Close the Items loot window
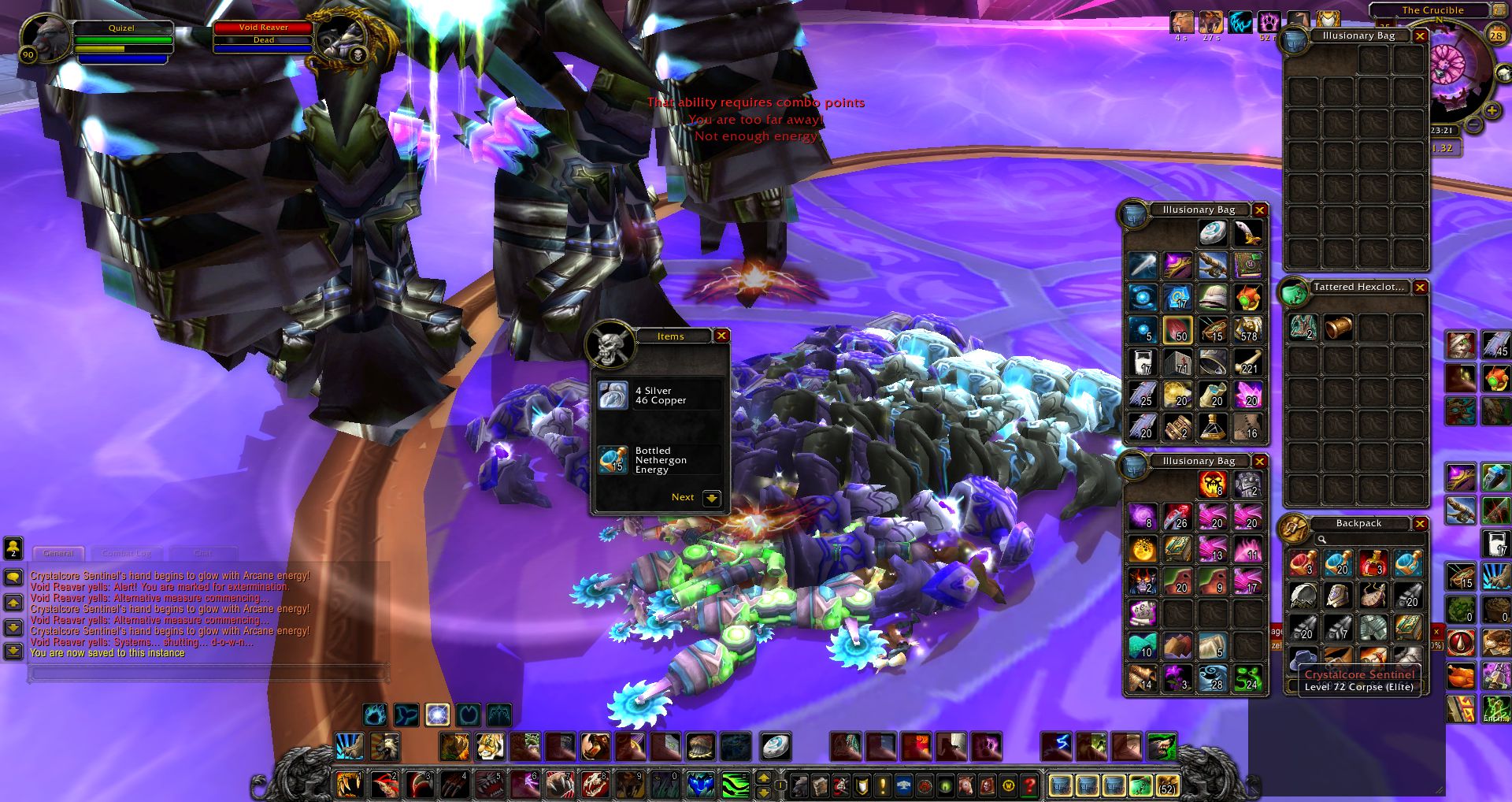Screen dimensions: 1512x802 click(721, 336)
